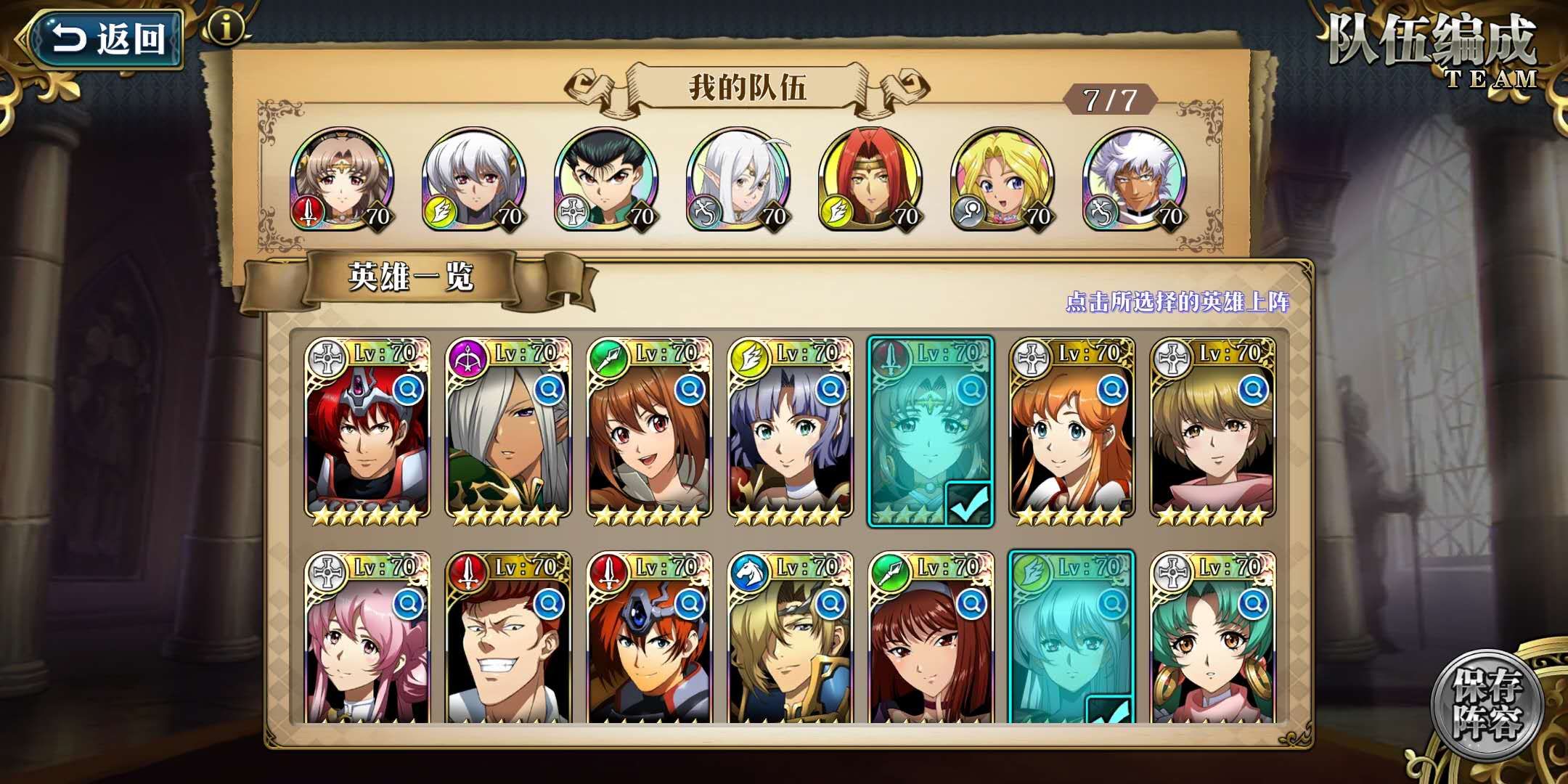Pick the dark-skinned white-haired man team portrait
1568x784 pixels.
tap(1135, 180)
